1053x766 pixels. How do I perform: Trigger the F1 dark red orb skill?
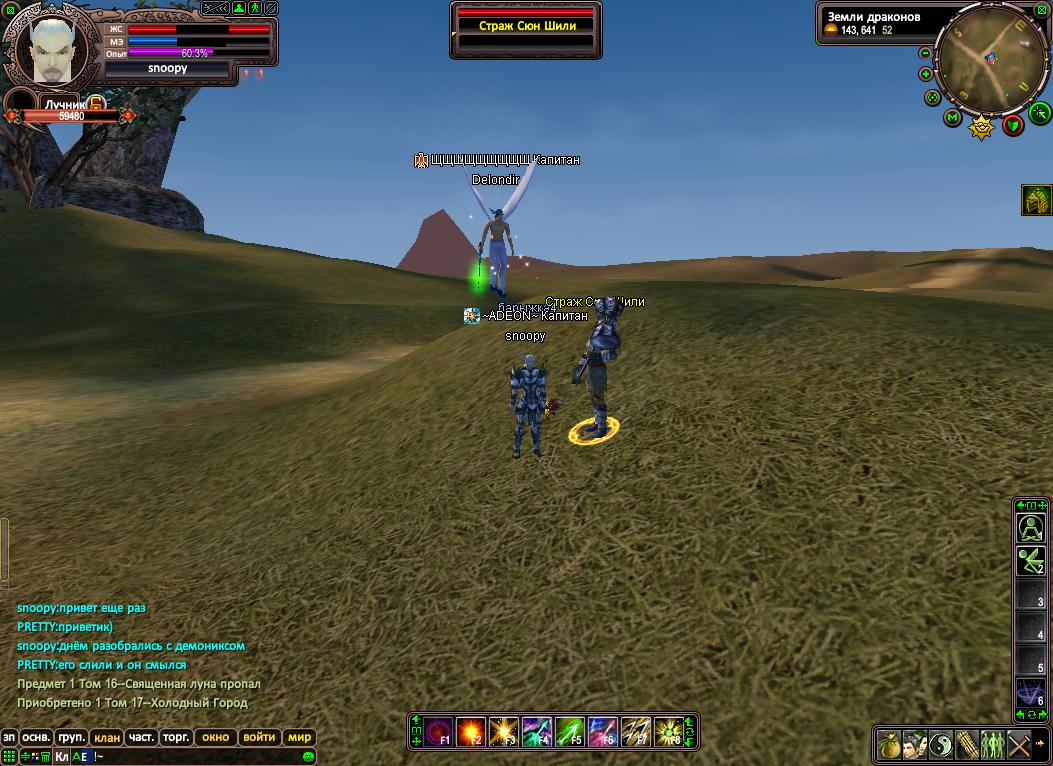(438, 732)
